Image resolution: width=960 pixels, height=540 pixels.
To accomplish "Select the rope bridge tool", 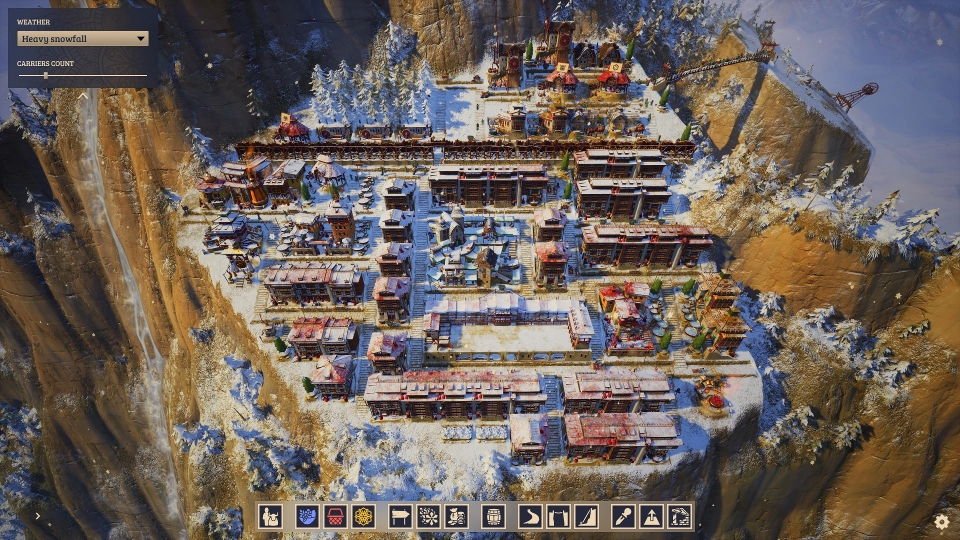I will [557, 516].
